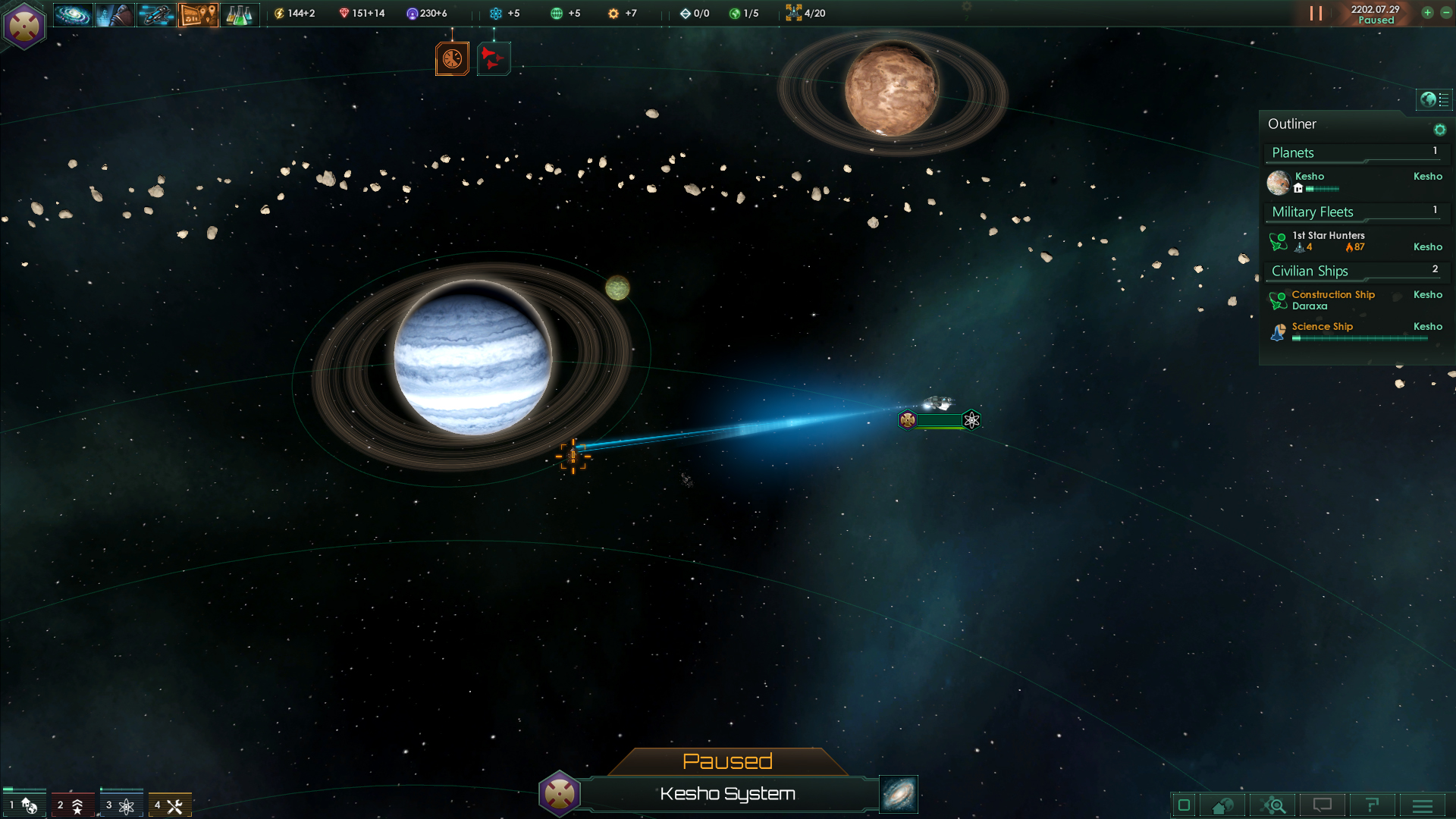
Task: Open the Situation Log with map pins icon
Action: (x=198, y=14)
